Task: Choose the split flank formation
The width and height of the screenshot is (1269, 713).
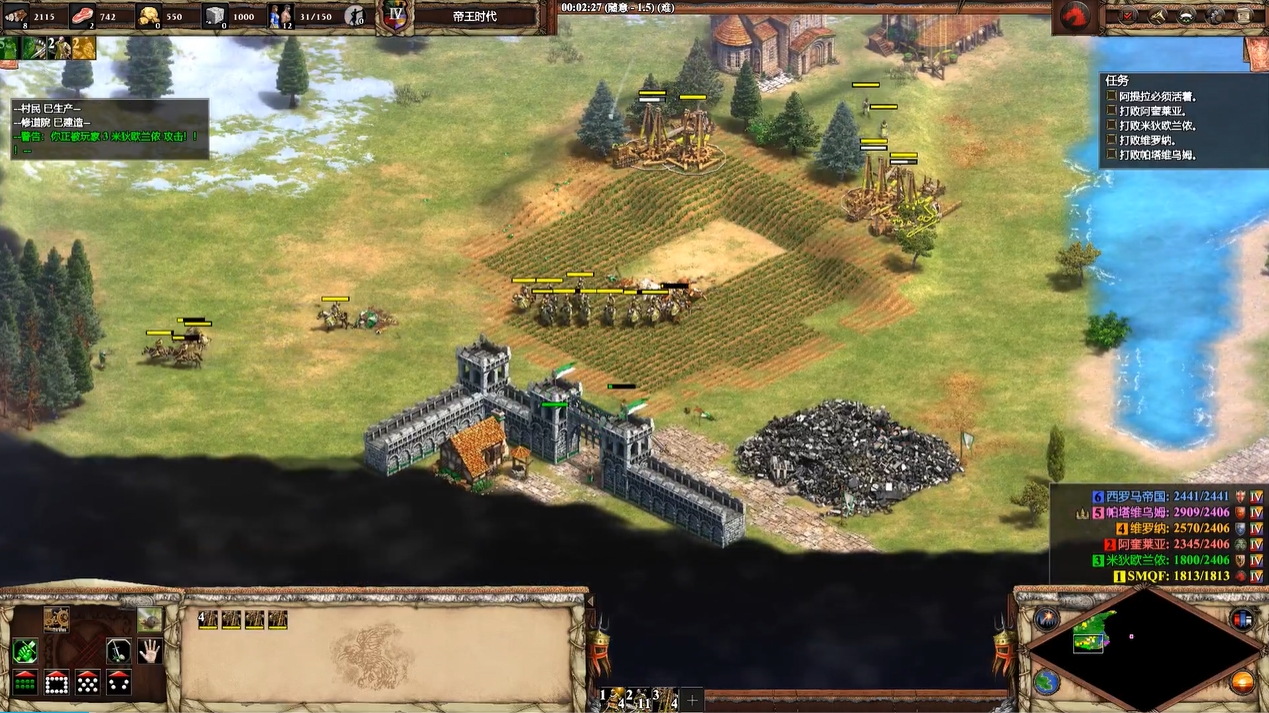Action: (119, 683)
